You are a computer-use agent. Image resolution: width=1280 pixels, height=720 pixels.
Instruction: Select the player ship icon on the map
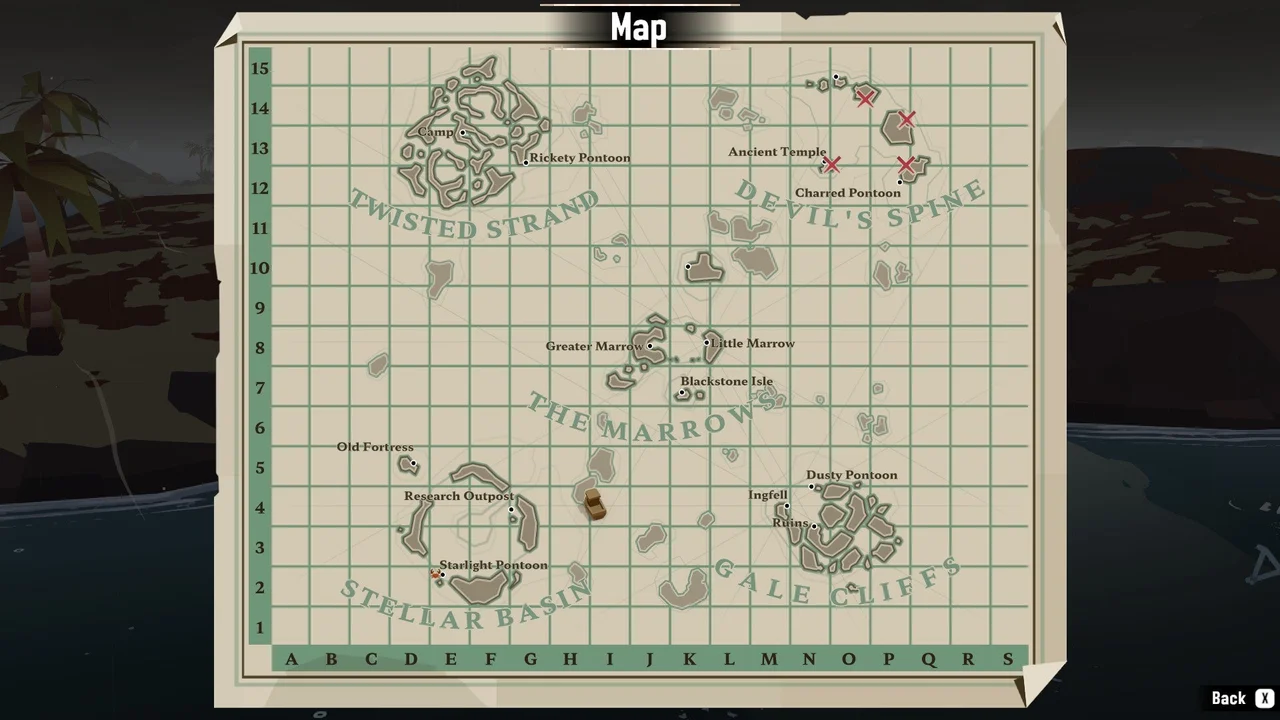tap(594, 505)
